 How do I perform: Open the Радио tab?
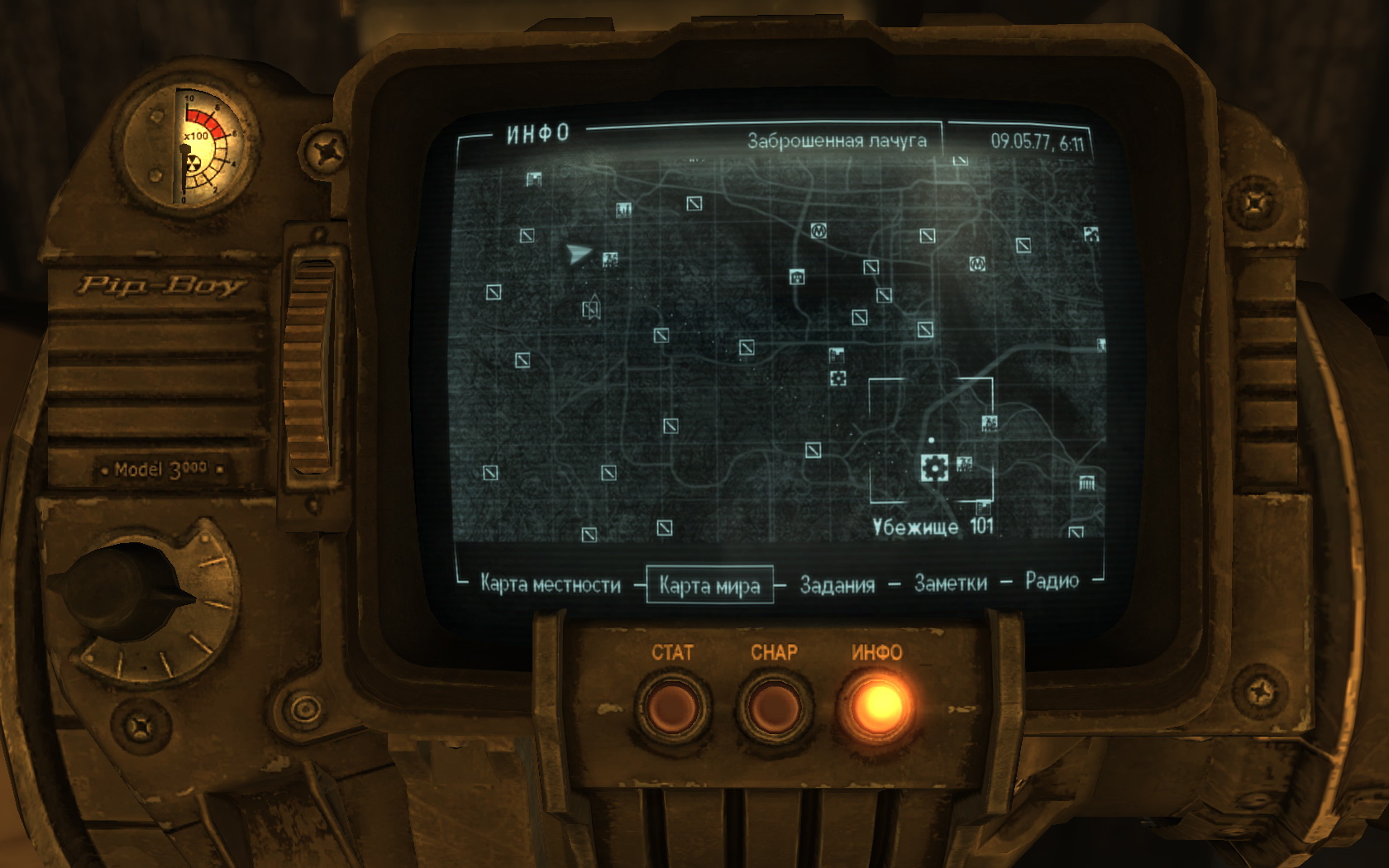pyautogui.click(x=1052, y=581)
